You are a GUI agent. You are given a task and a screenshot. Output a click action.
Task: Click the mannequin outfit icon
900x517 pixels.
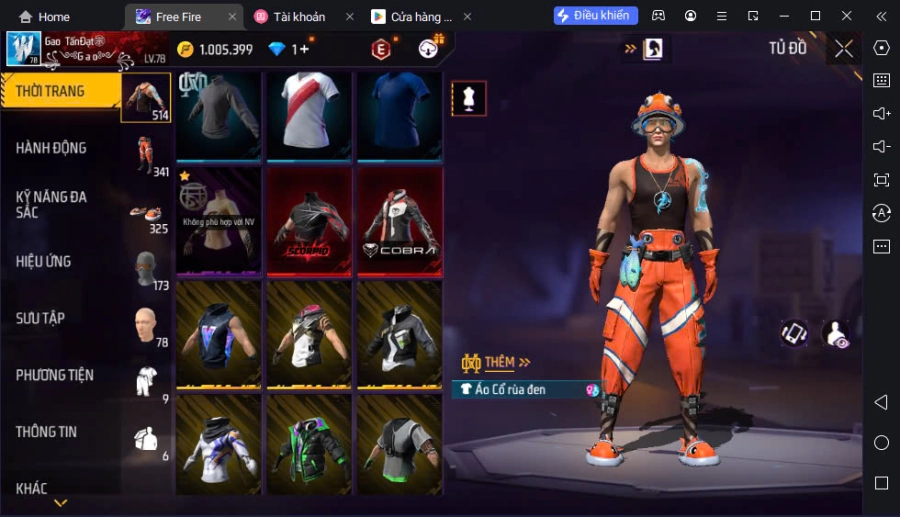pyautogui.click(x=469, y=97)
